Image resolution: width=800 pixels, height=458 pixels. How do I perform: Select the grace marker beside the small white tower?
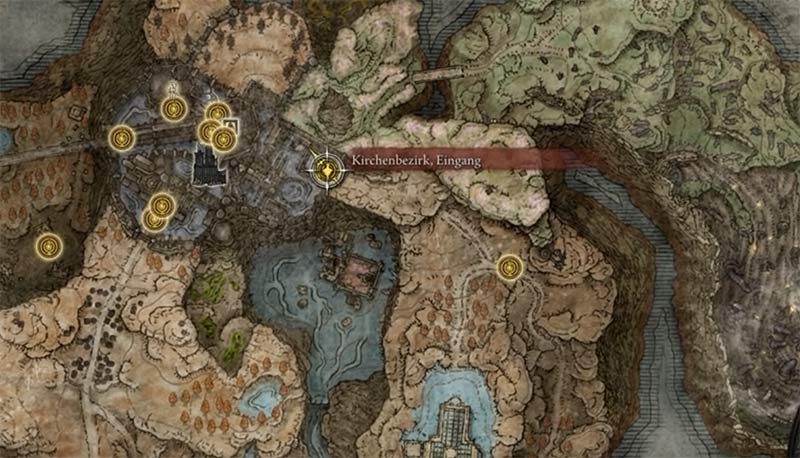pyautogui.click(x=224, y=139)
